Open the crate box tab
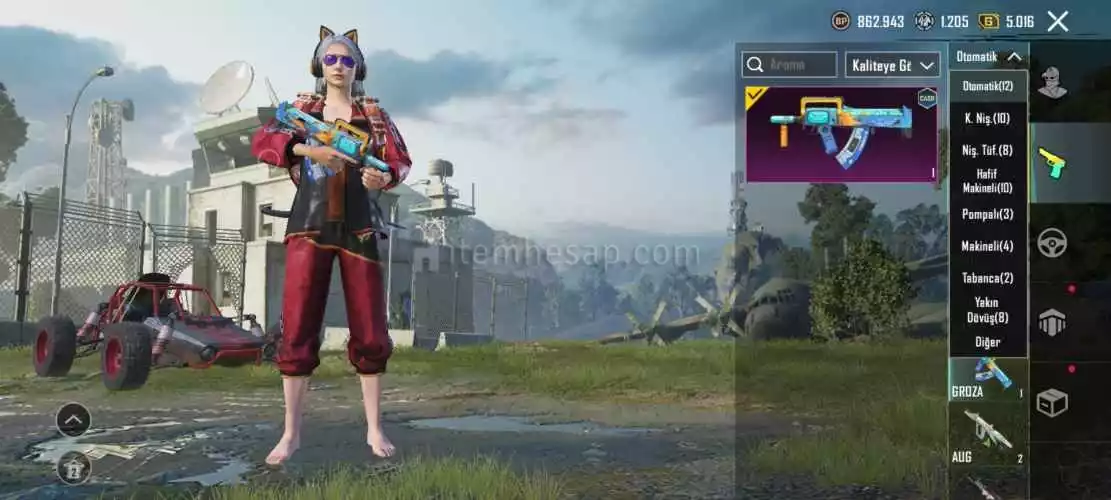1111x500 pixels. point(1051,402)
